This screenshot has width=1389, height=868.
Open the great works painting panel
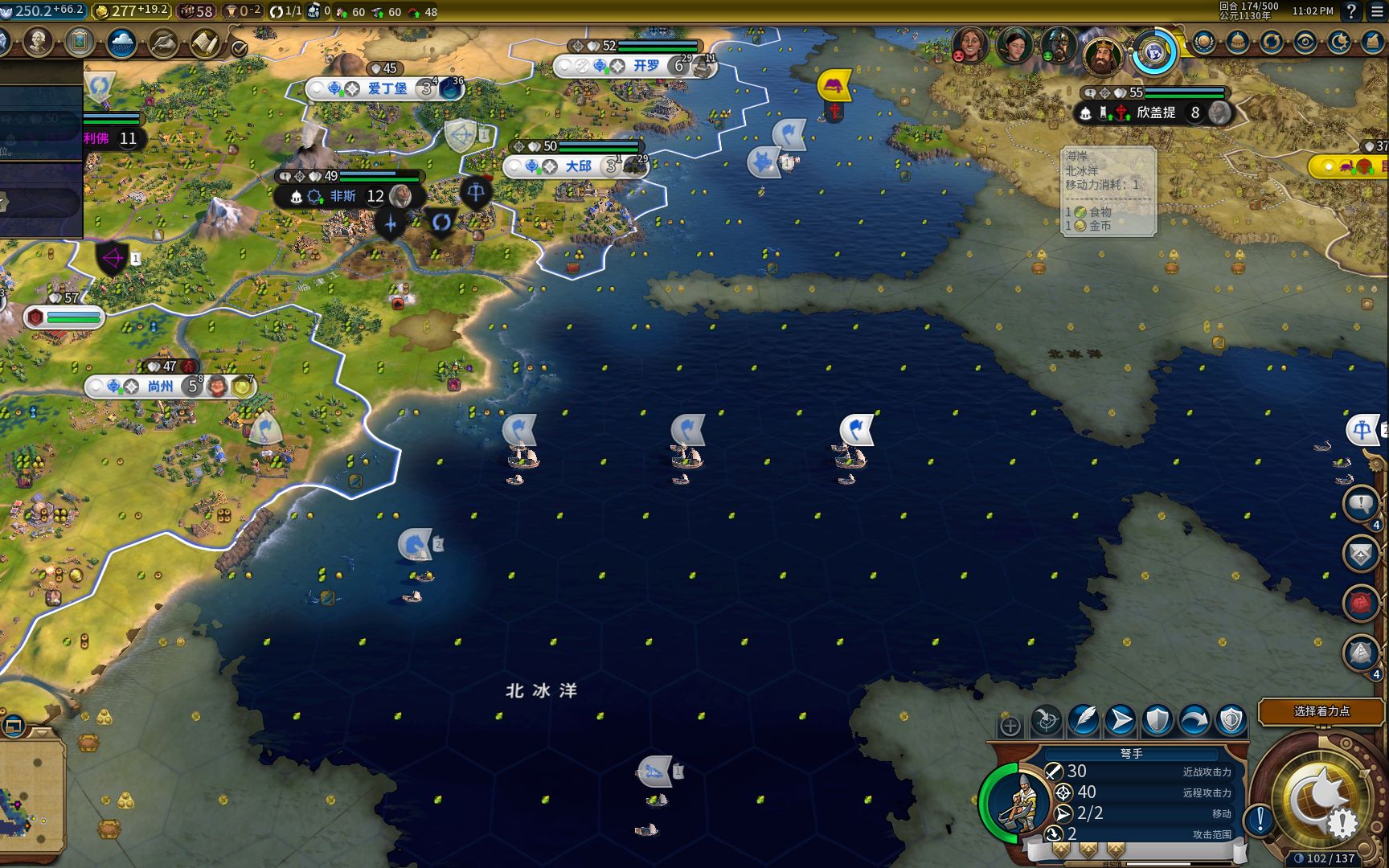(x=80, y=42)
